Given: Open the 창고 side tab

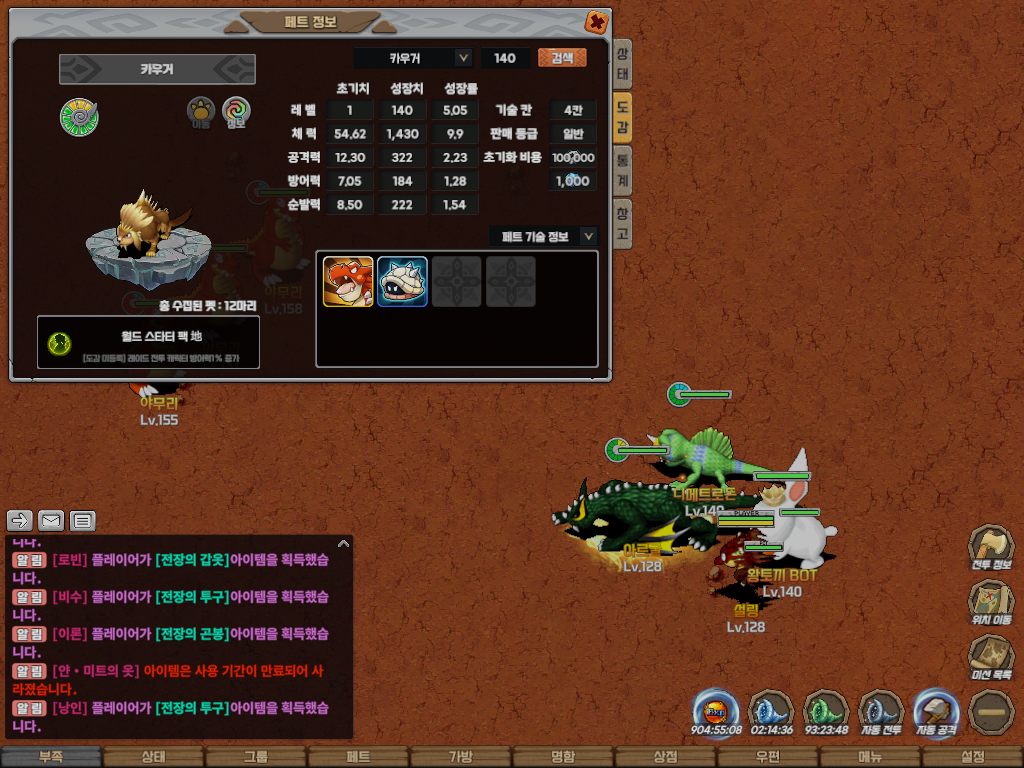Looking at the screenshot, I should point(622,222).
